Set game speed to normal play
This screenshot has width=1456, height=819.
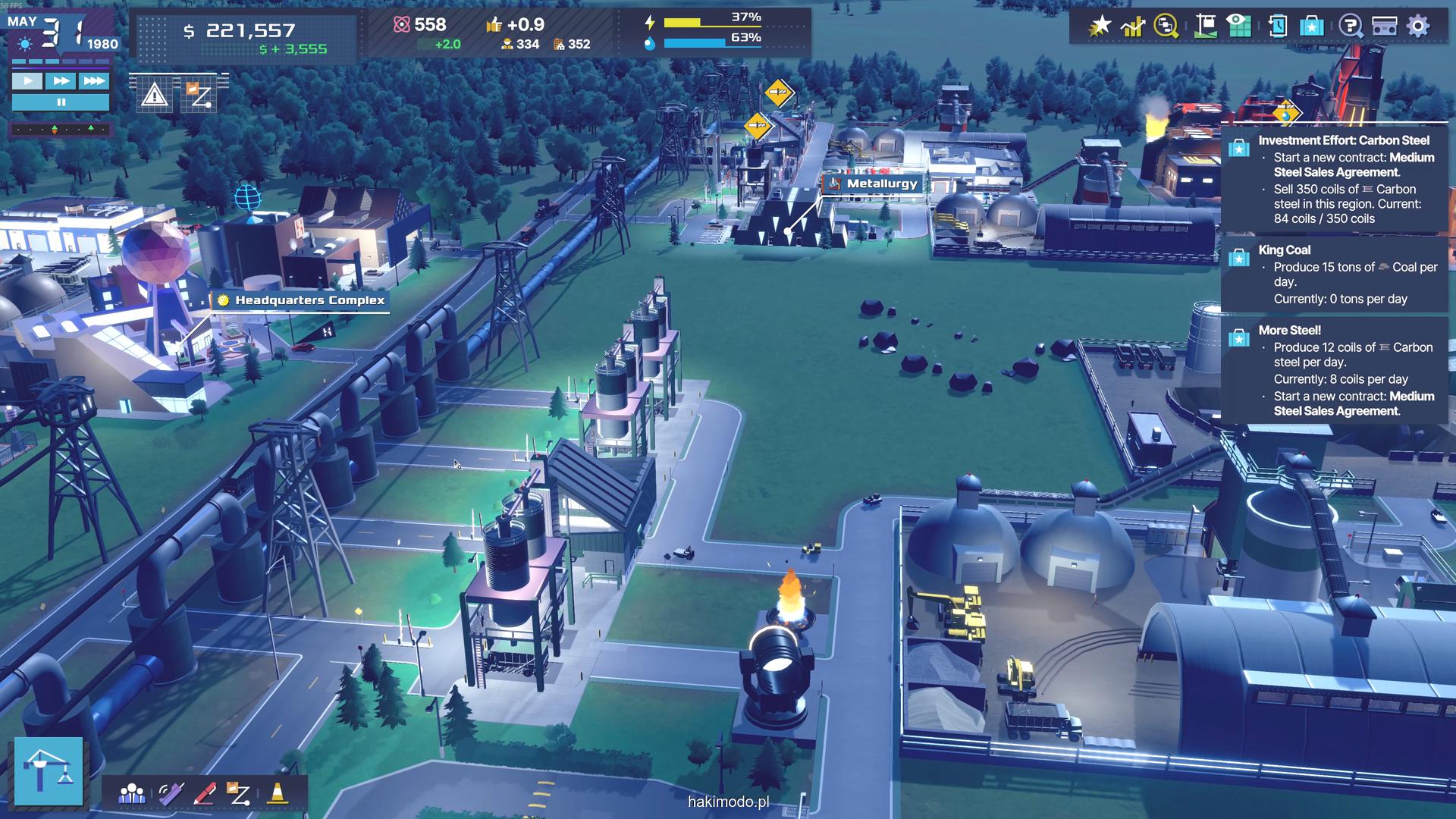[x=28, y=81]
